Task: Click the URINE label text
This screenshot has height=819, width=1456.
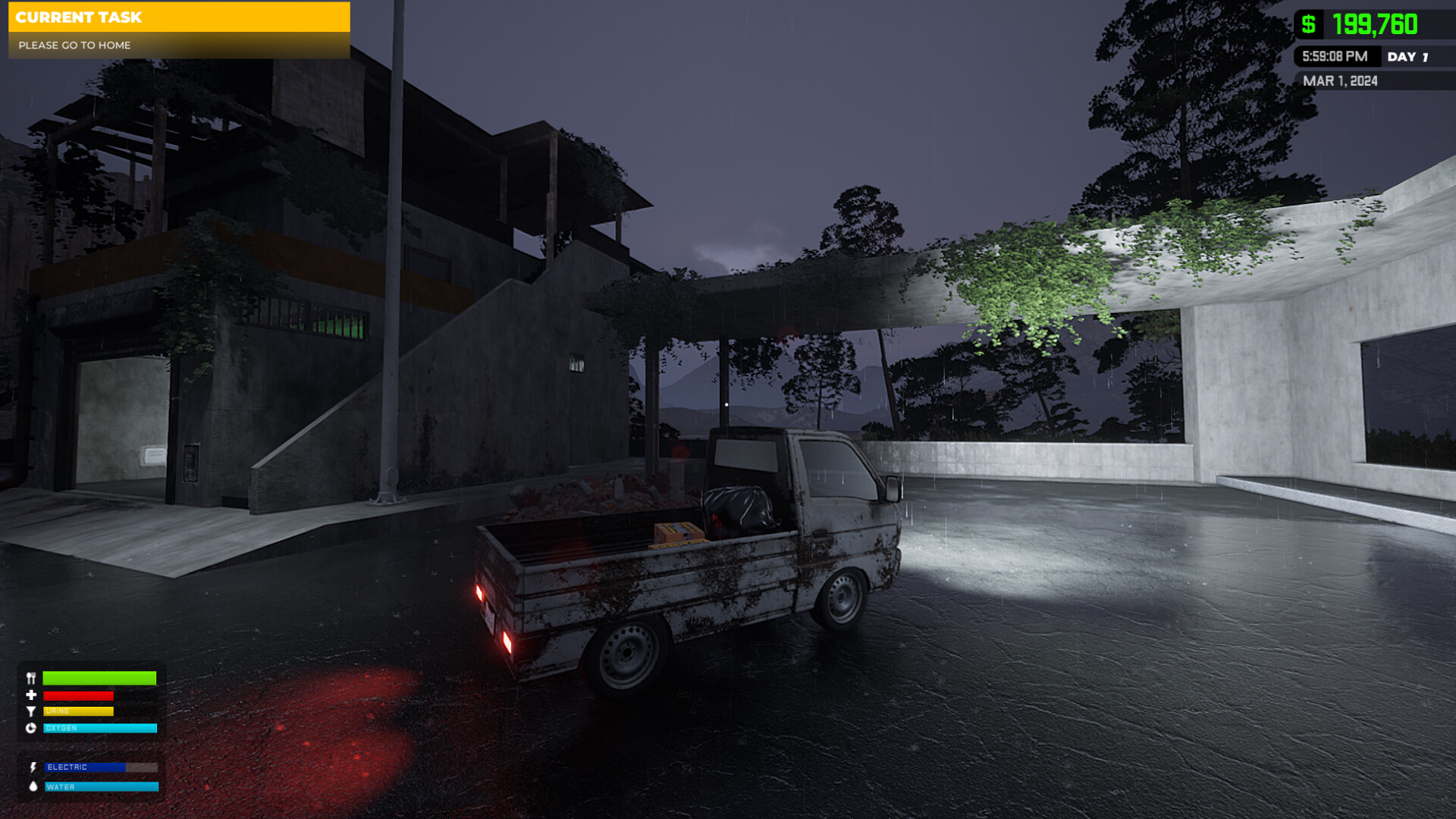Action: 59,711
